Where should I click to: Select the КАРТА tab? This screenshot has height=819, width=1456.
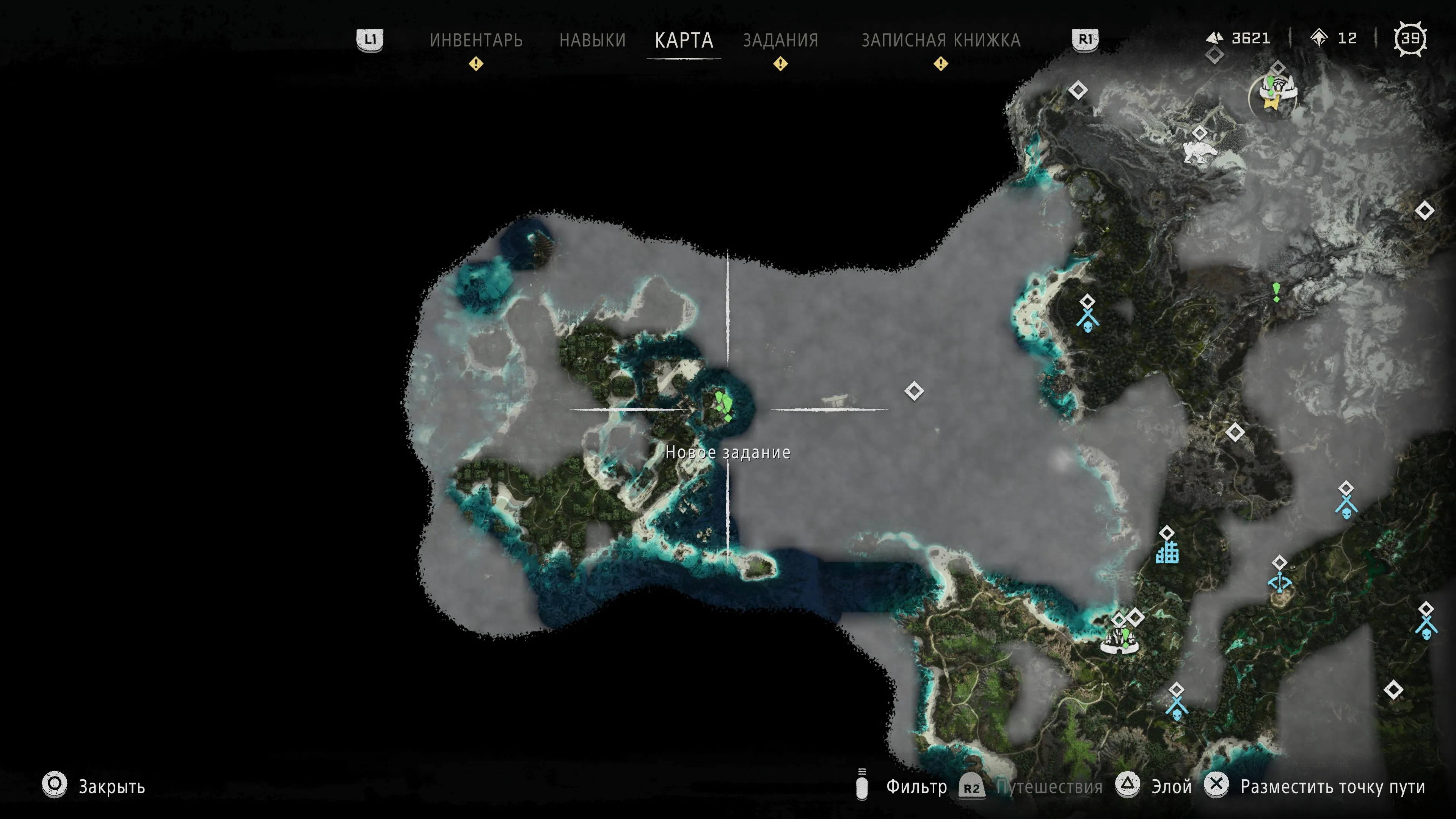pyautogui.click(x=684, y=40)
